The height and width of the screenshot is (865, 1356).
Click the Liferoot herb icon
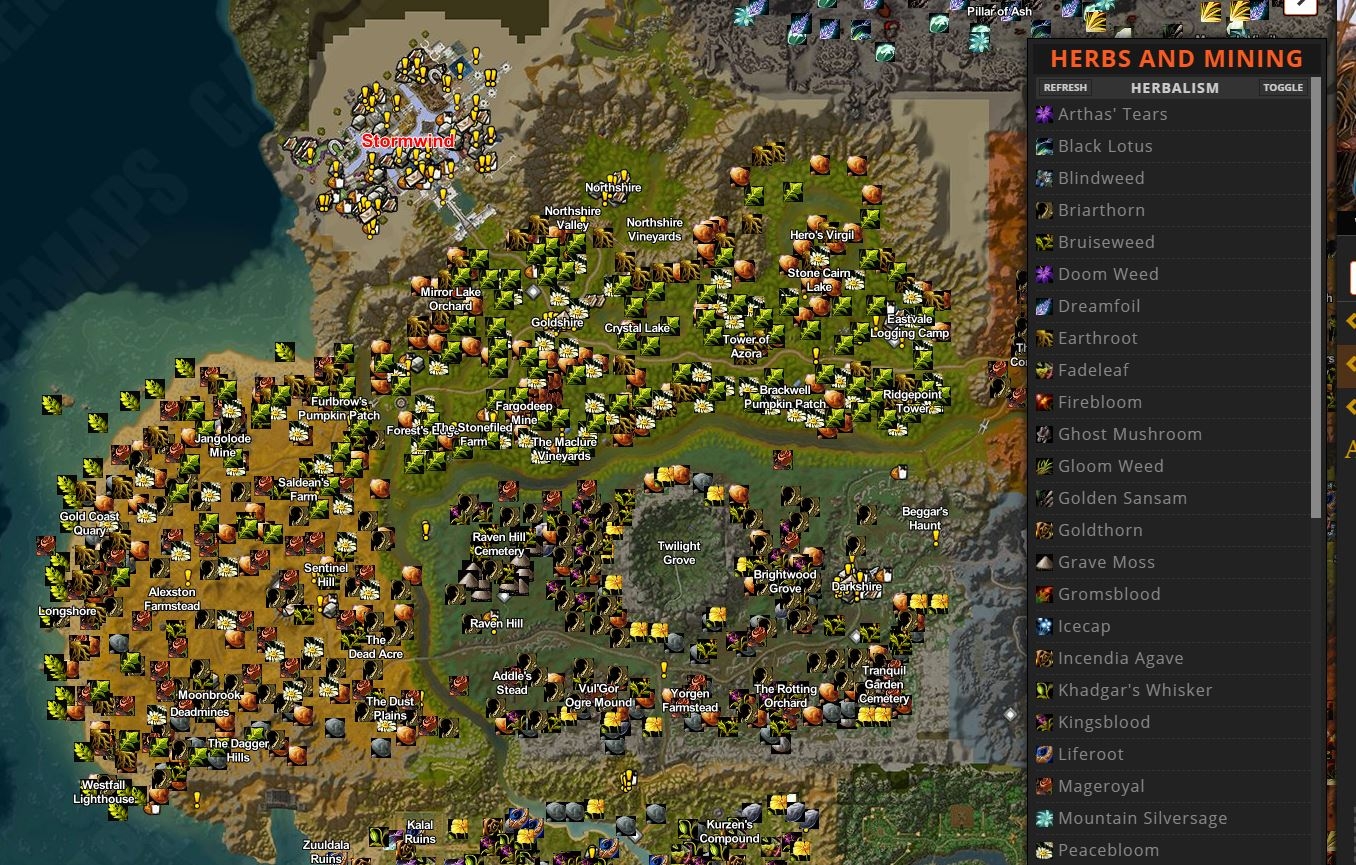point(1044,754)
